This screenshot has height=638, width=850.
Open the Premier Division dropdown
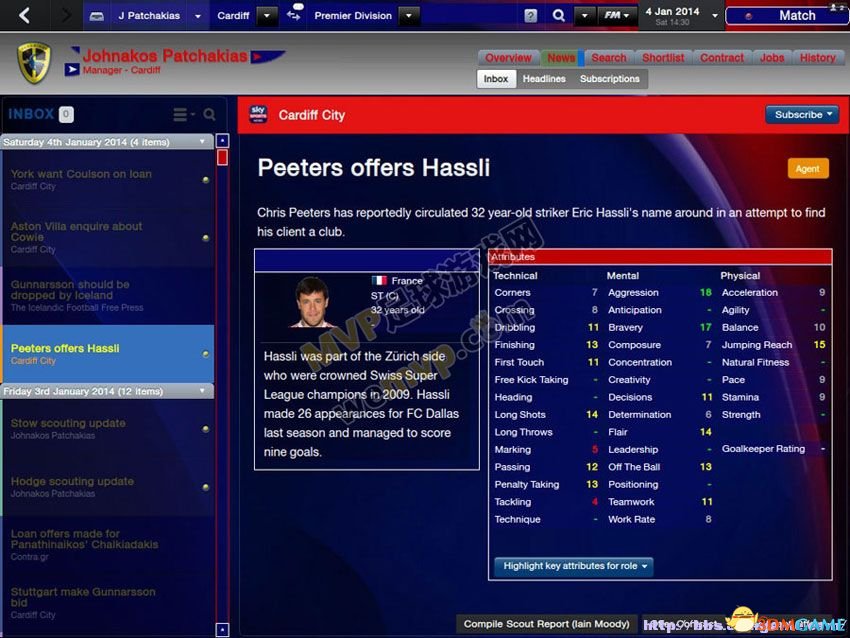point(409,16)
